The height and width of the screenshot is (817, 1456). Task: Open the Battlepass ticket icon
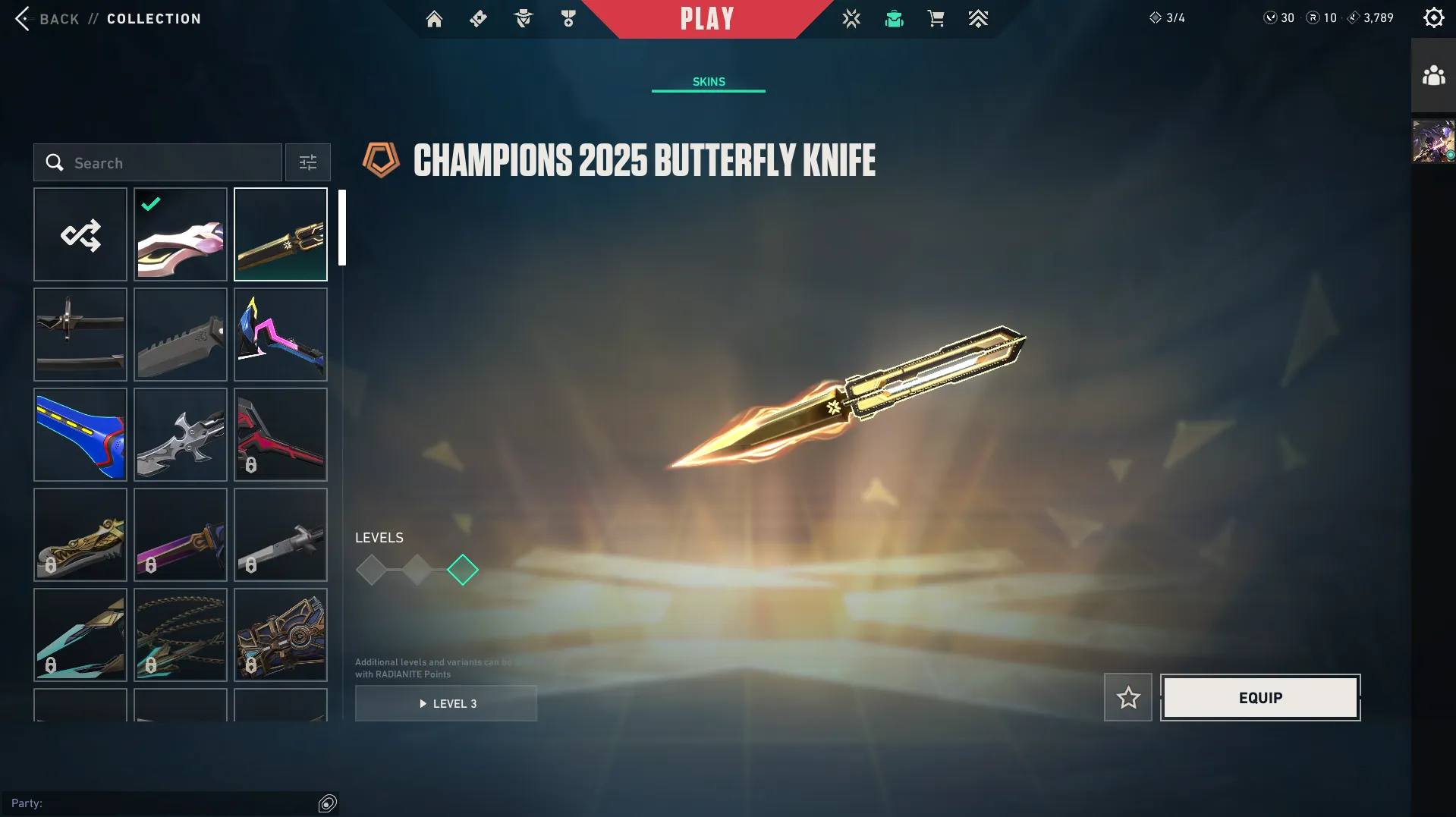point(478,18)
